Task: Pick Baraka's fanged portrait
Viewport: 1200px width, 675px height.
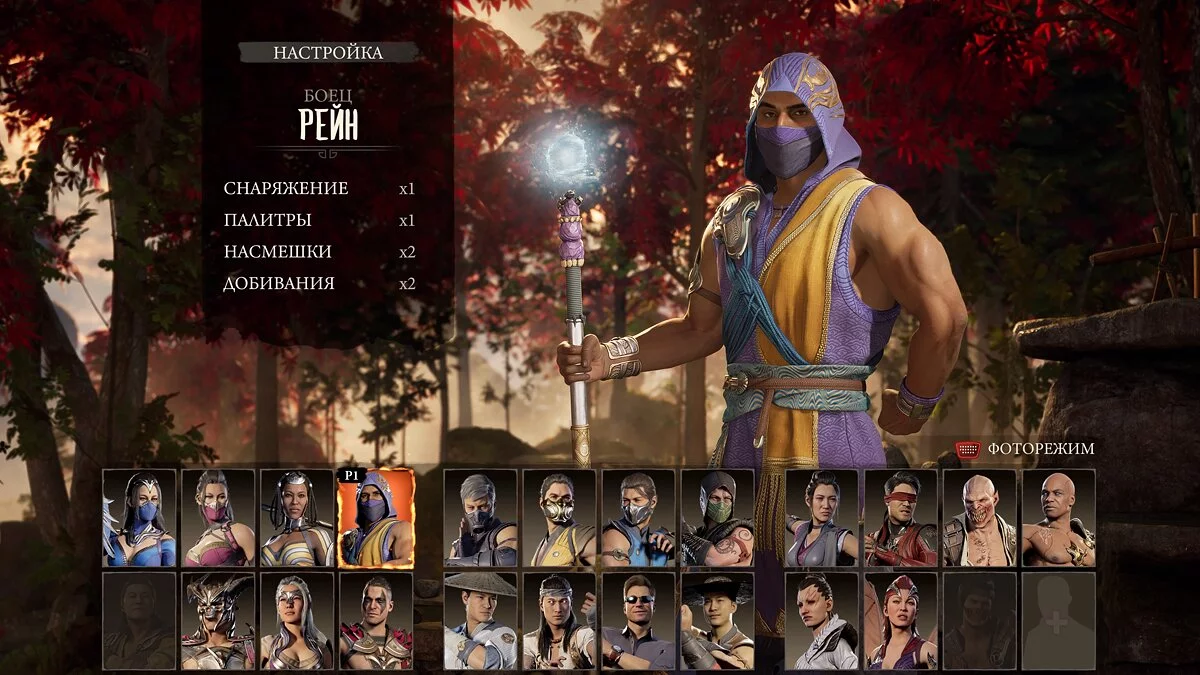Action: pyautogui.click(x=980, y=518)
